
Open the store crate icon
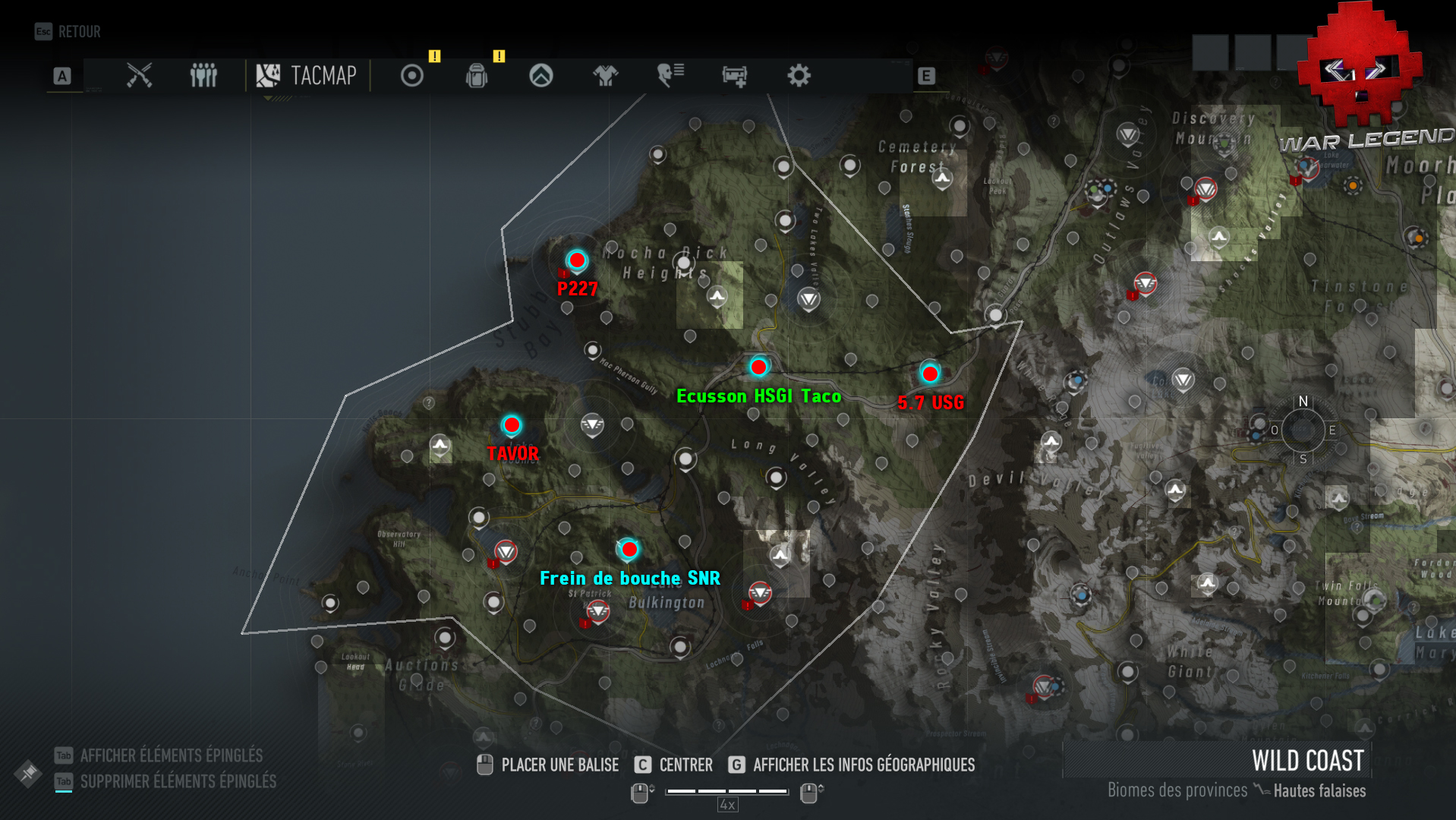(x=735, y=76)
